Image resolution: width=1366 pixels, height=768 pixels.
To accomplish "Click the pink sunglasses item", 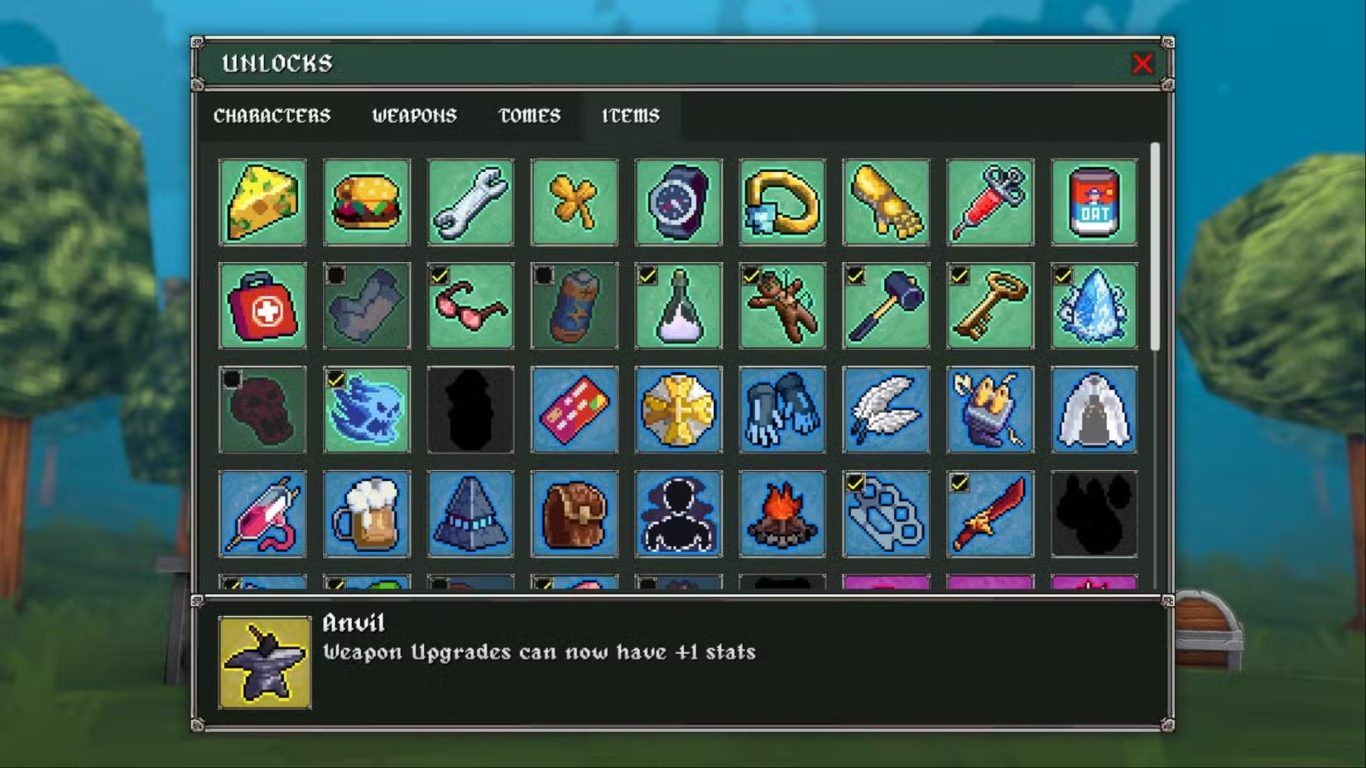I will pos(471,306).
